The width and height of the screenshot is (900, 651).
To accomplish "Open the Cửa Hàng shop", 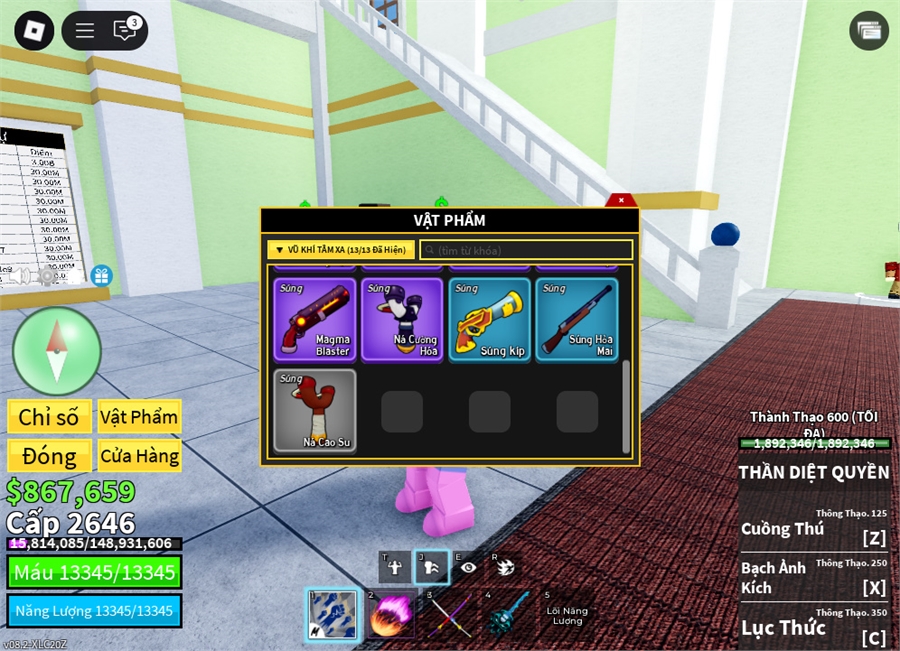I will 139,456.
